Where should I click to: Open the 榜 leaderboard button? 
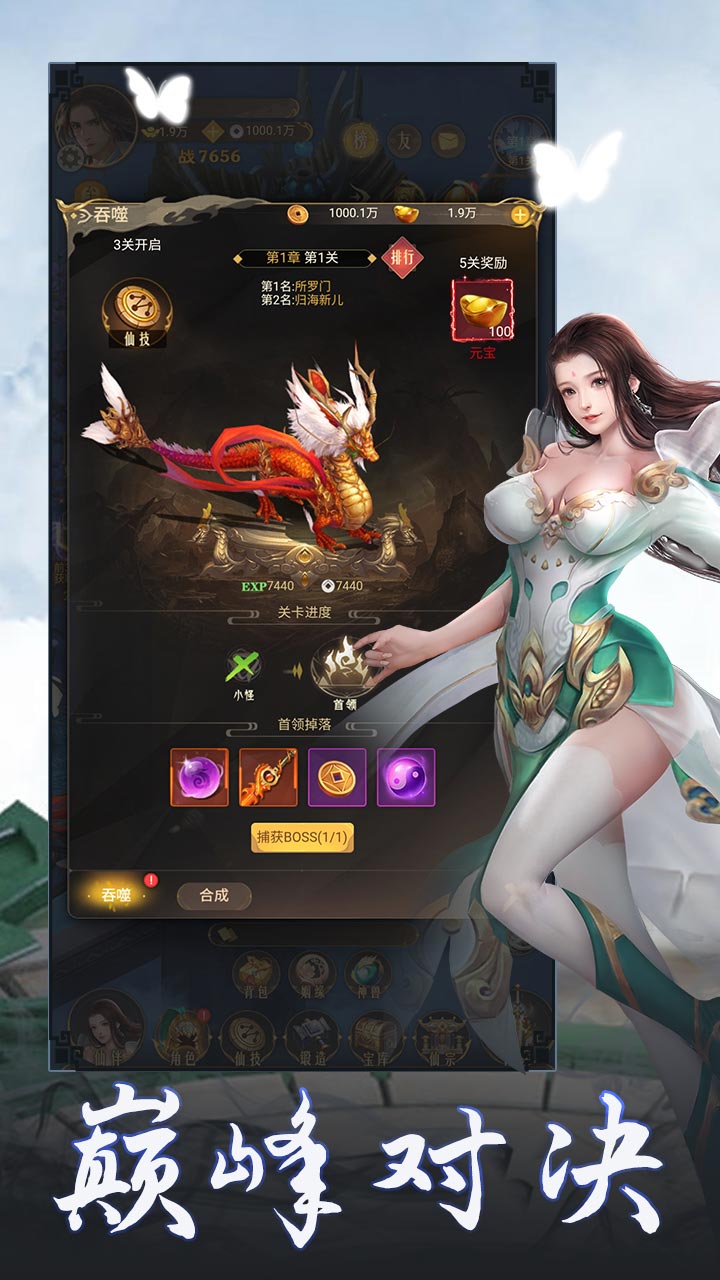tap(361, 141)
